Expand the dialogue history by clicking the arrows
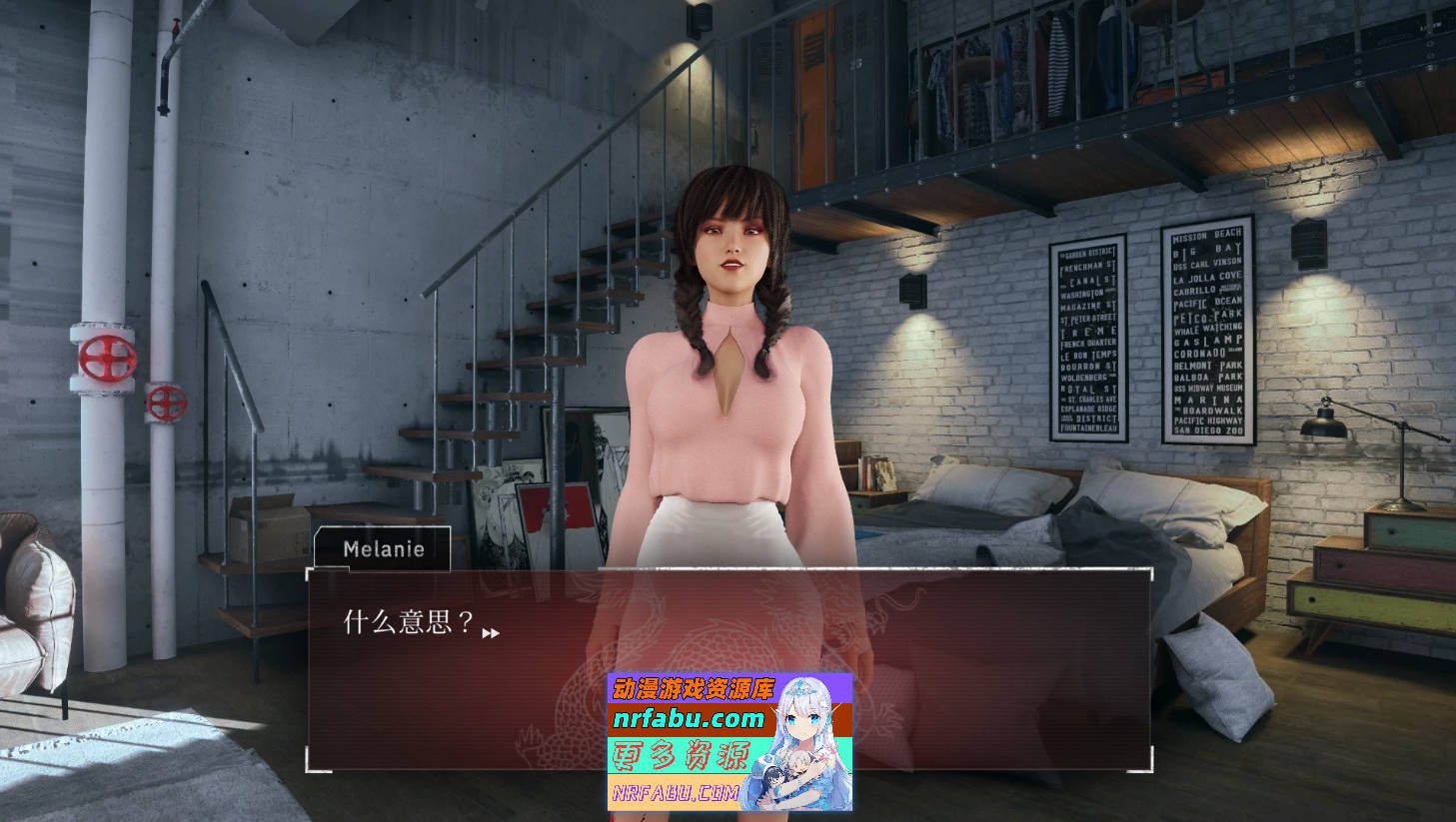1456x822 pixels. pos(489,632)
